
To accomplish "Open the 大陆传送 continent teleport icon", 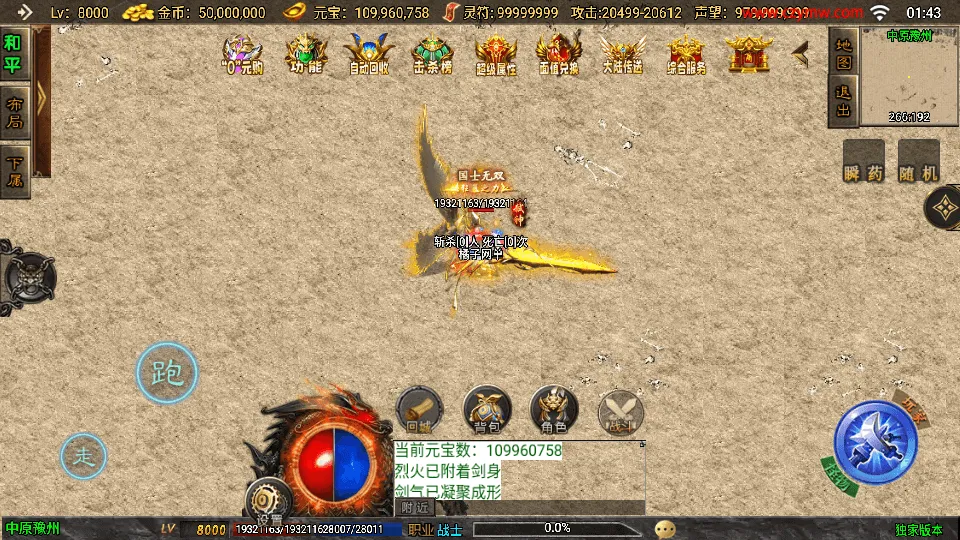I will [x=622, y=54].
